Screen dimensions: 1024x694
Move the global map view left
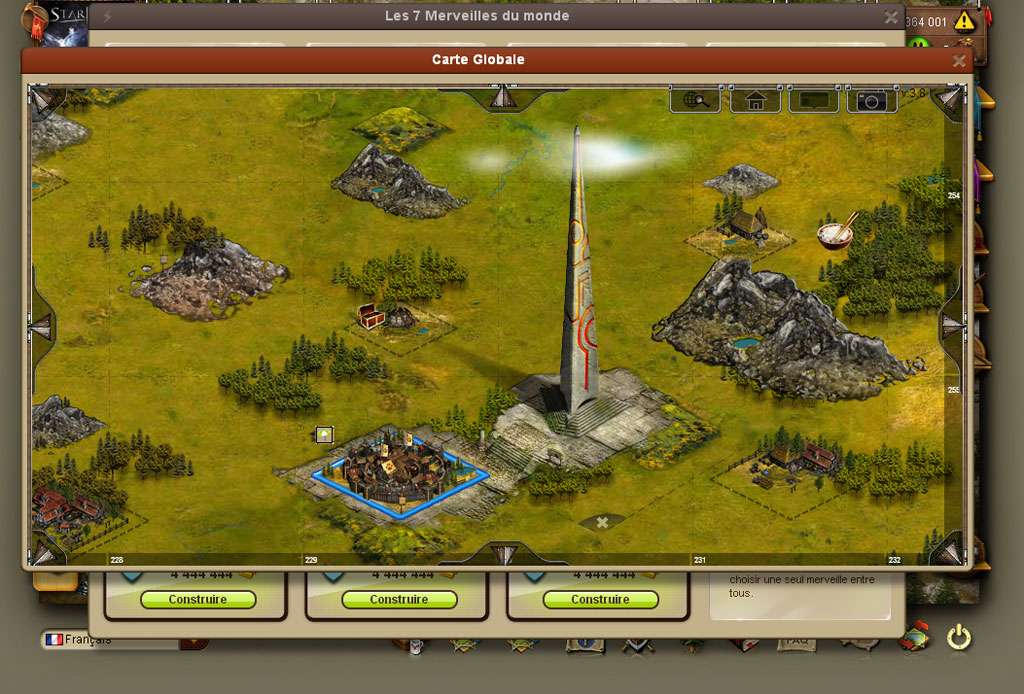pos(41,326)
